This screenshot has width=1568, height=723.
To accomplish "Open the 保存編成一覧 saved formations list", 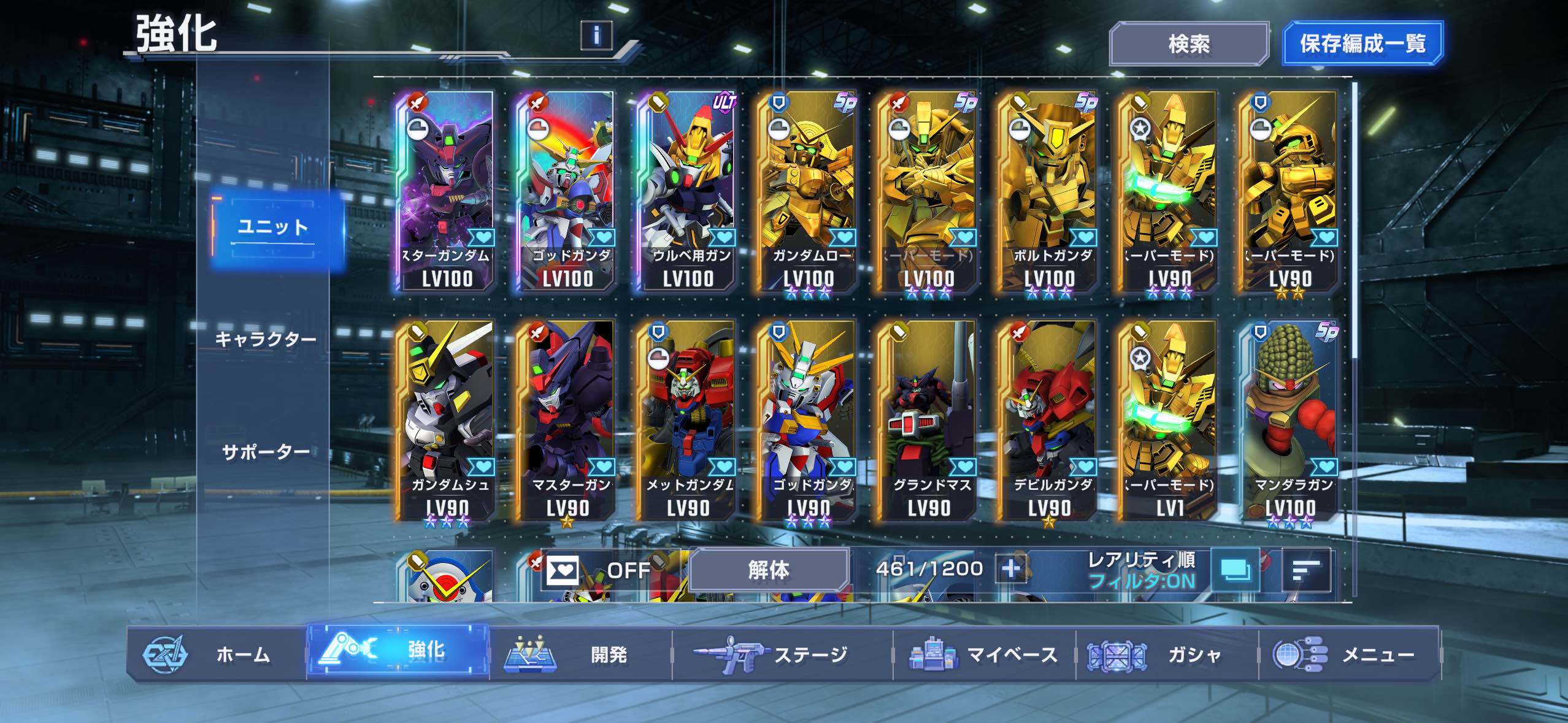I will click(x=1362, y=44).
